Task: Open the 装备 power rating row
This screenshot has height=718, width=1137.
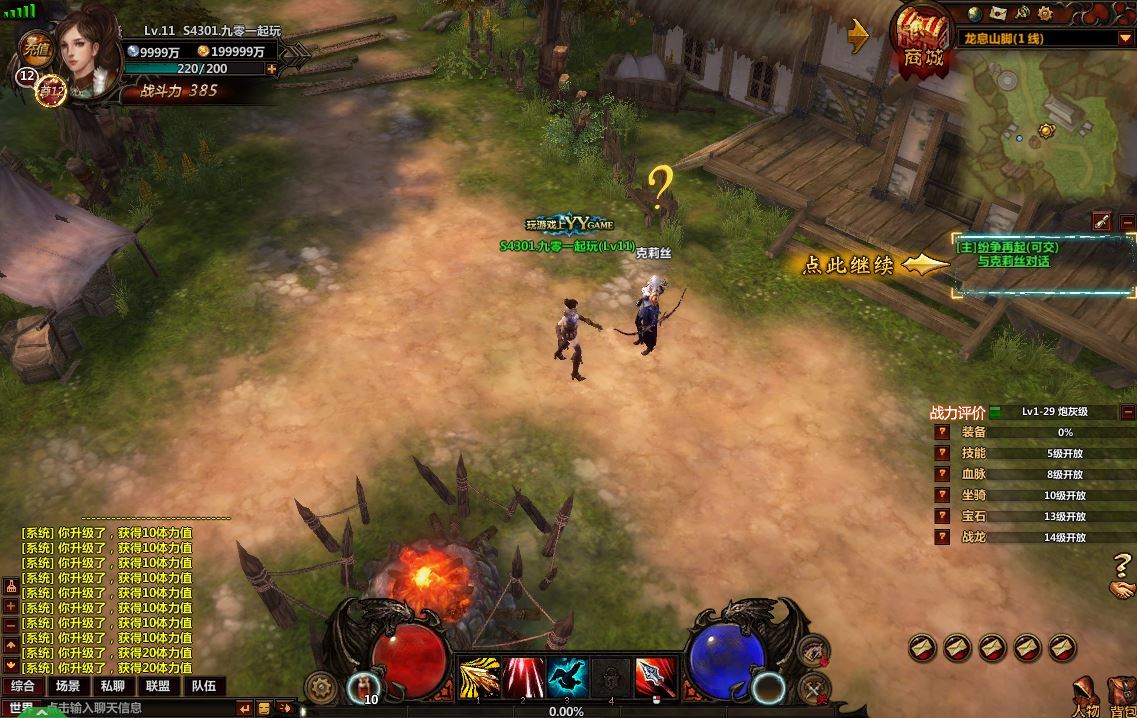Action: pyautogui.click(x=973, y=432)
